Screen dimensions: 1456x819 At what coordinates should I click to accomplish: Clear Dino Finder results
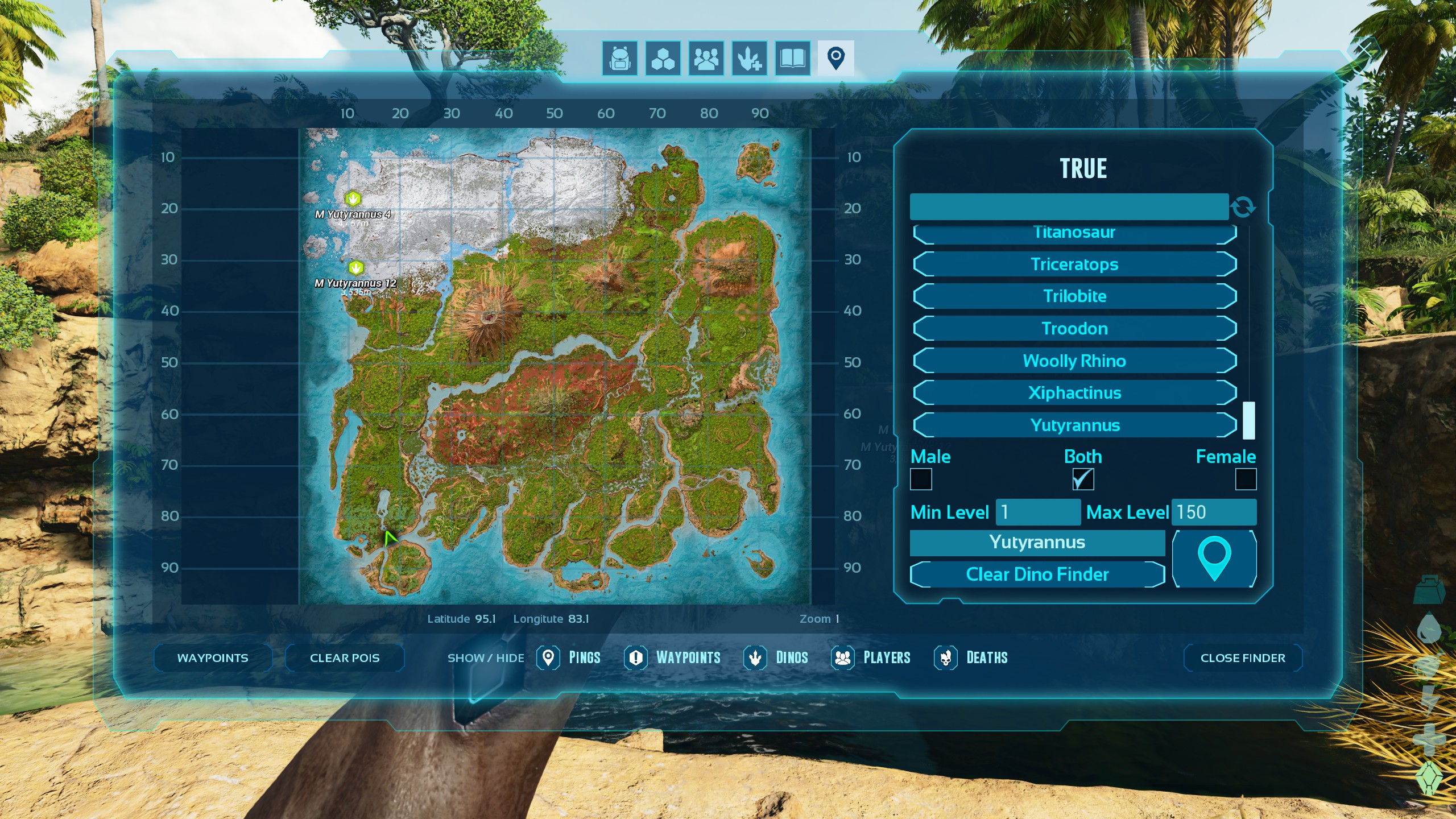1037,574
